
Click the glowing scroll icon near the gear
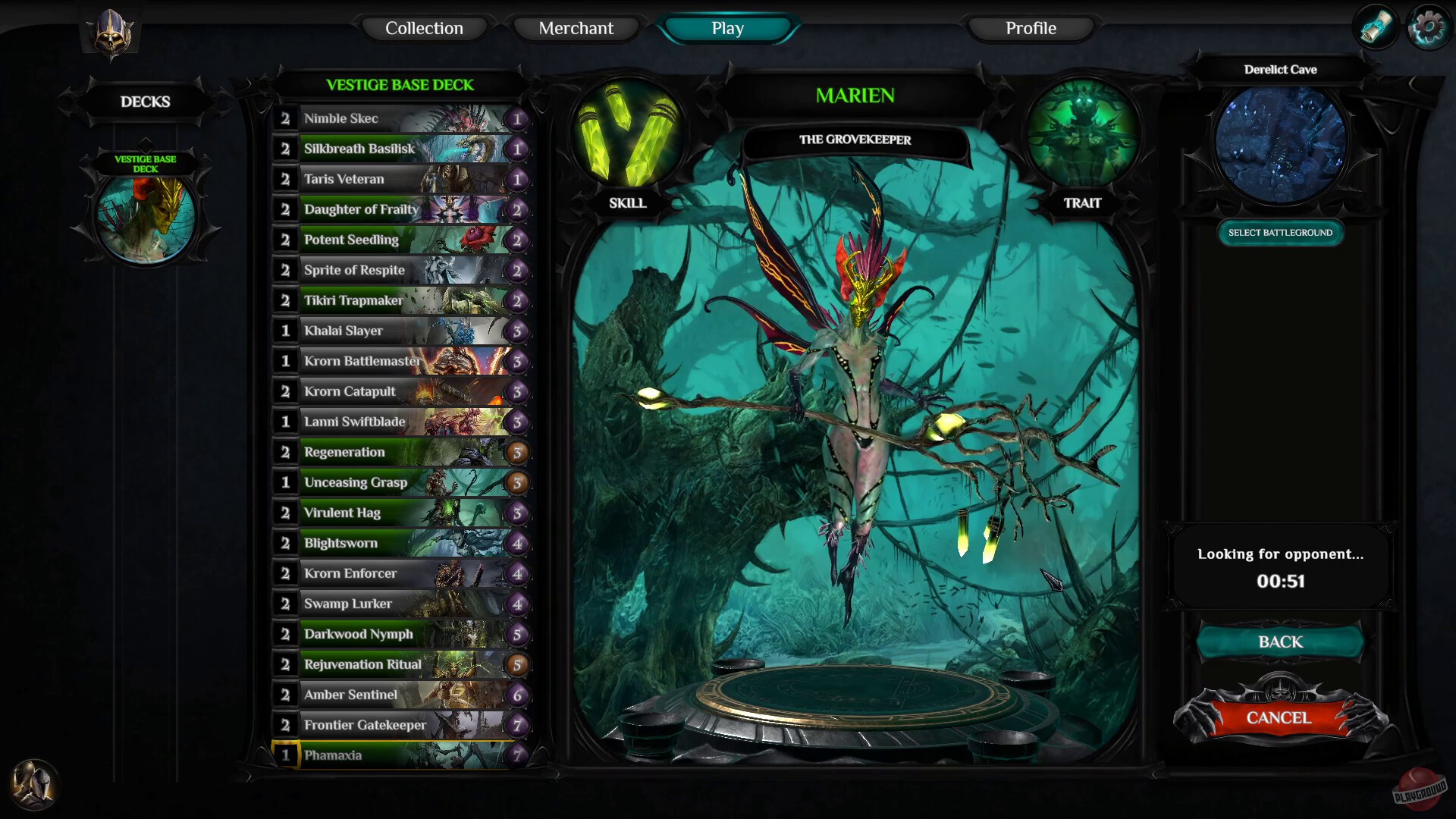coord(1377,27)
